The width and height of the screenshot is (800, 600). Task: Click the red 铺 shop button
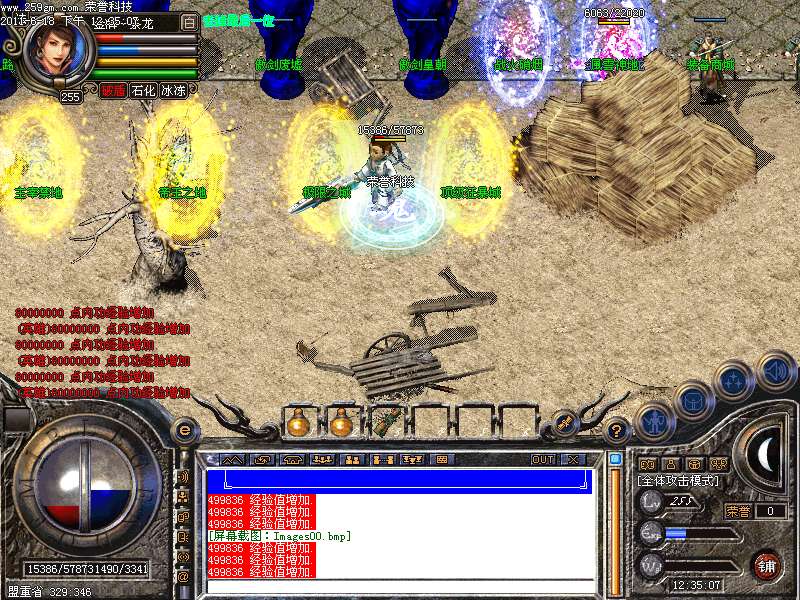click(766, 565)
